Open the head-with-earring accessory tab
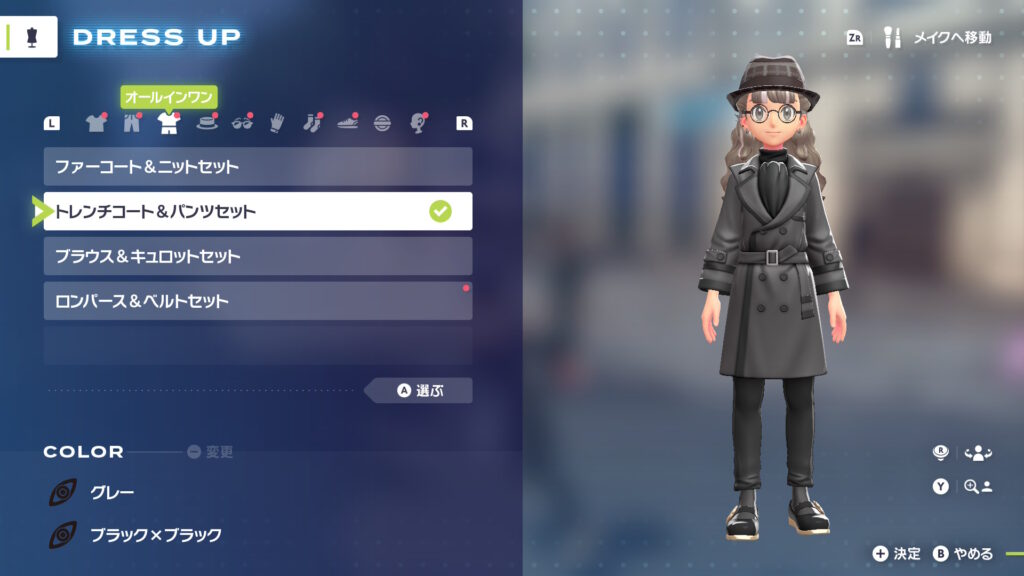Screen dimensions: 1024x576 418,123
